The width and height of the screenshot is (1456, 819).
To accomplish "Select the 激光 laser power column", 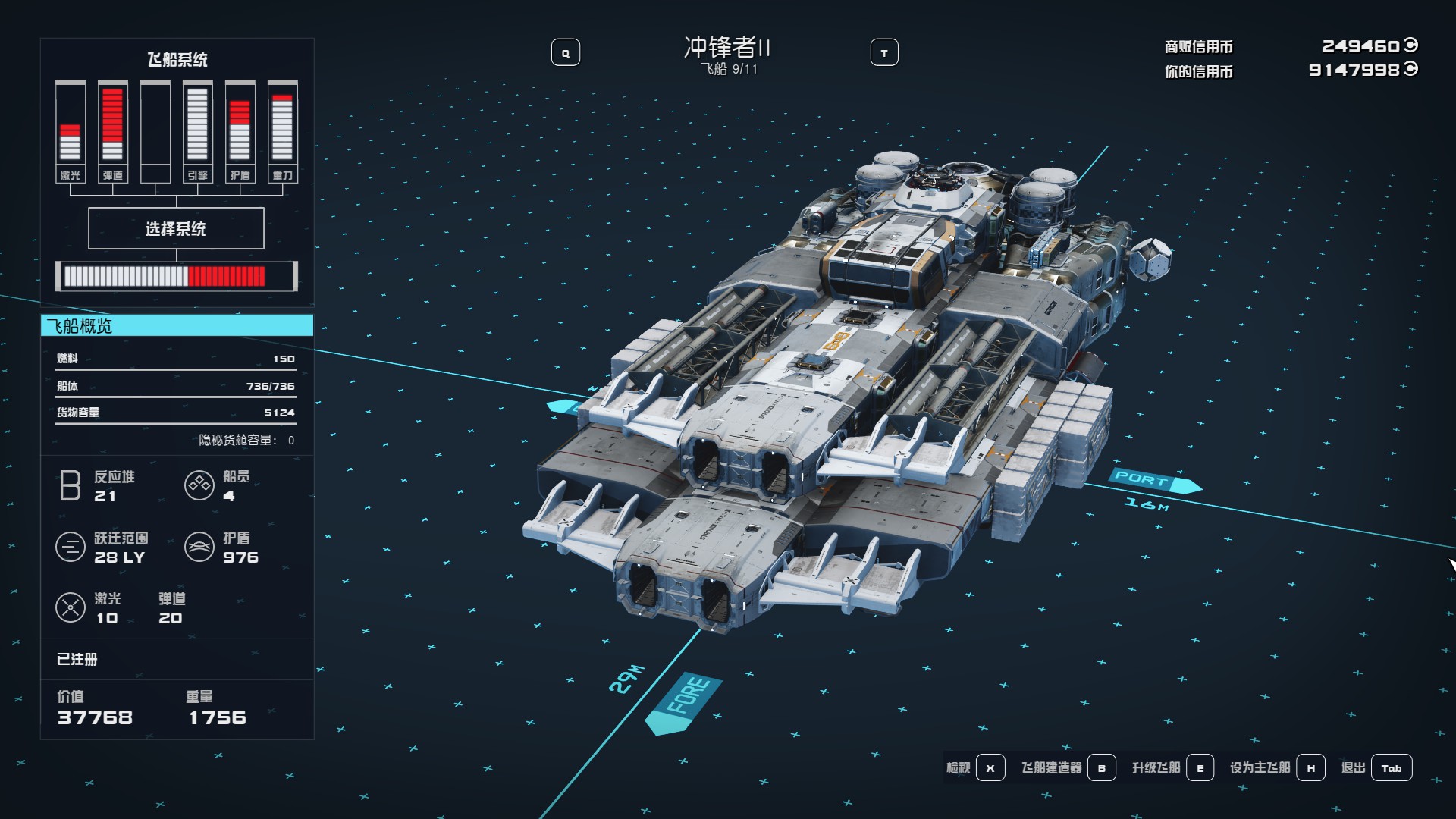I will point(71,131).
